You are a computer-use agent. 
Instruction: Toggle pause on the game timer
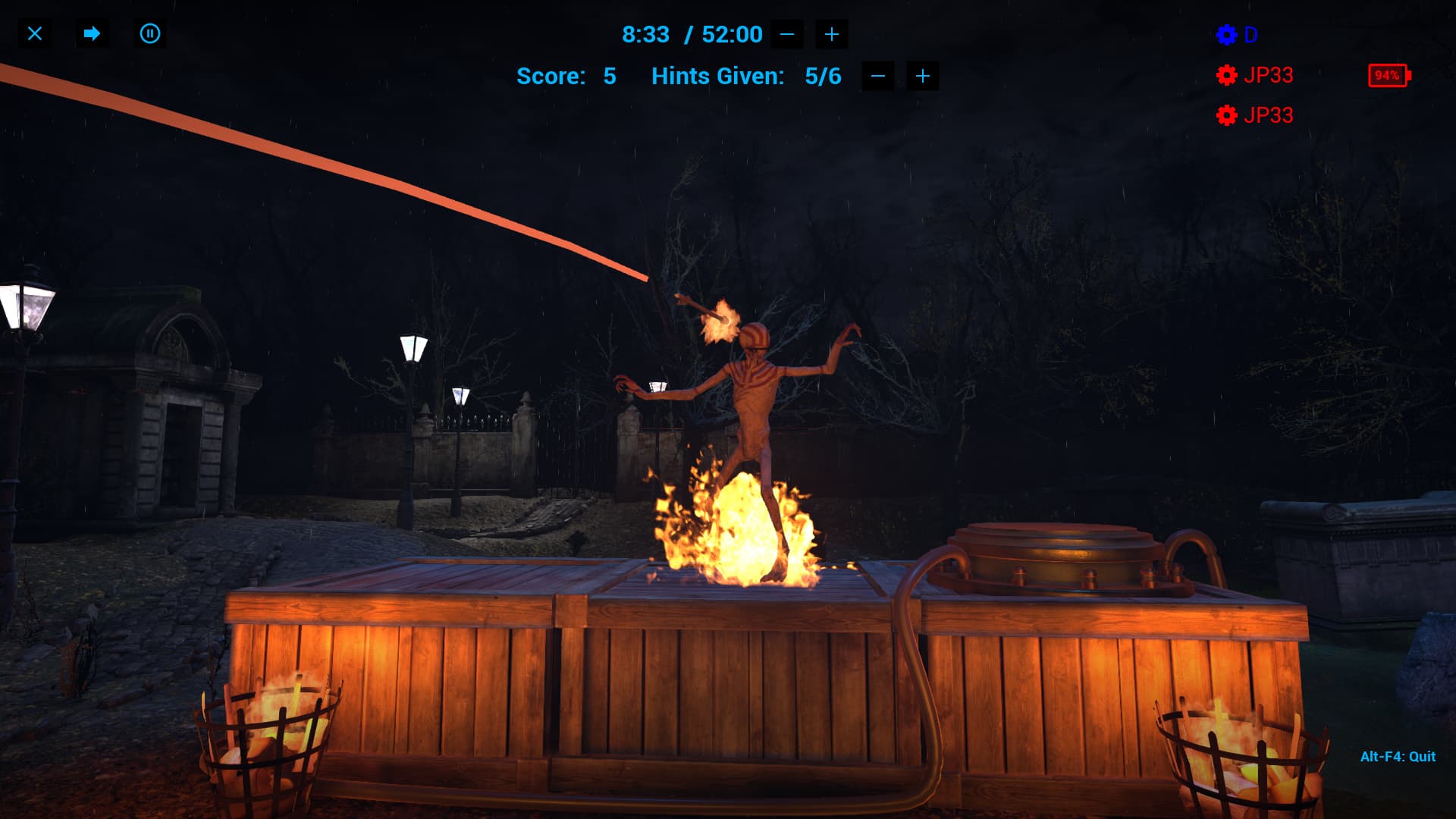pyautogui.click(x=149, y=34)
